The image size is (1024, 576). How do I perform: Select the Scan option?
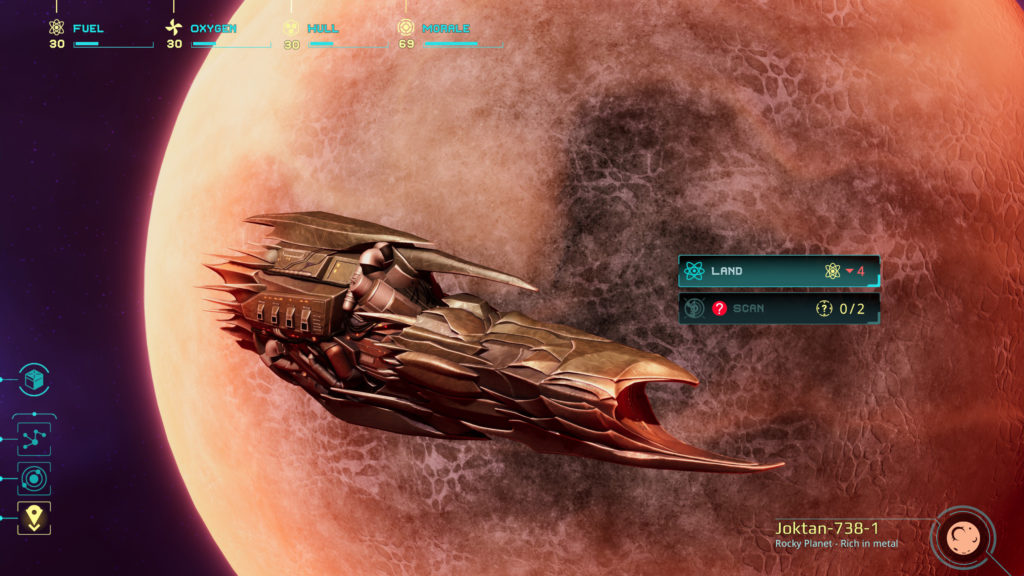click(778, 308)
